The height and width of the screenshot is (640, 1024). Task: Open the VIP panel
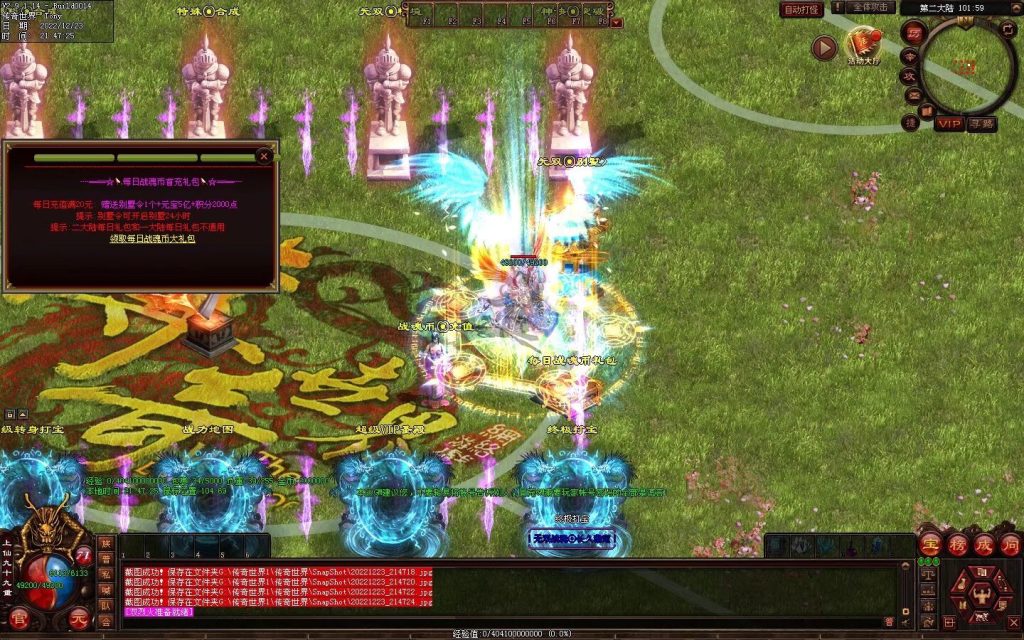949,124
